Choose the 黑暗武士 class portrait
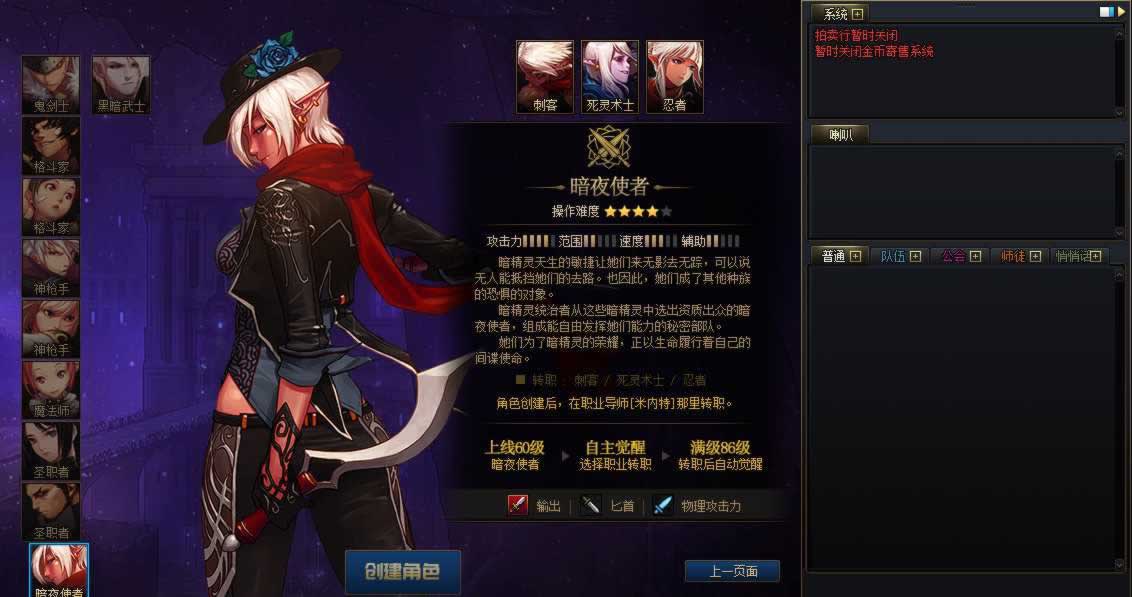 [x=121, y=84]
